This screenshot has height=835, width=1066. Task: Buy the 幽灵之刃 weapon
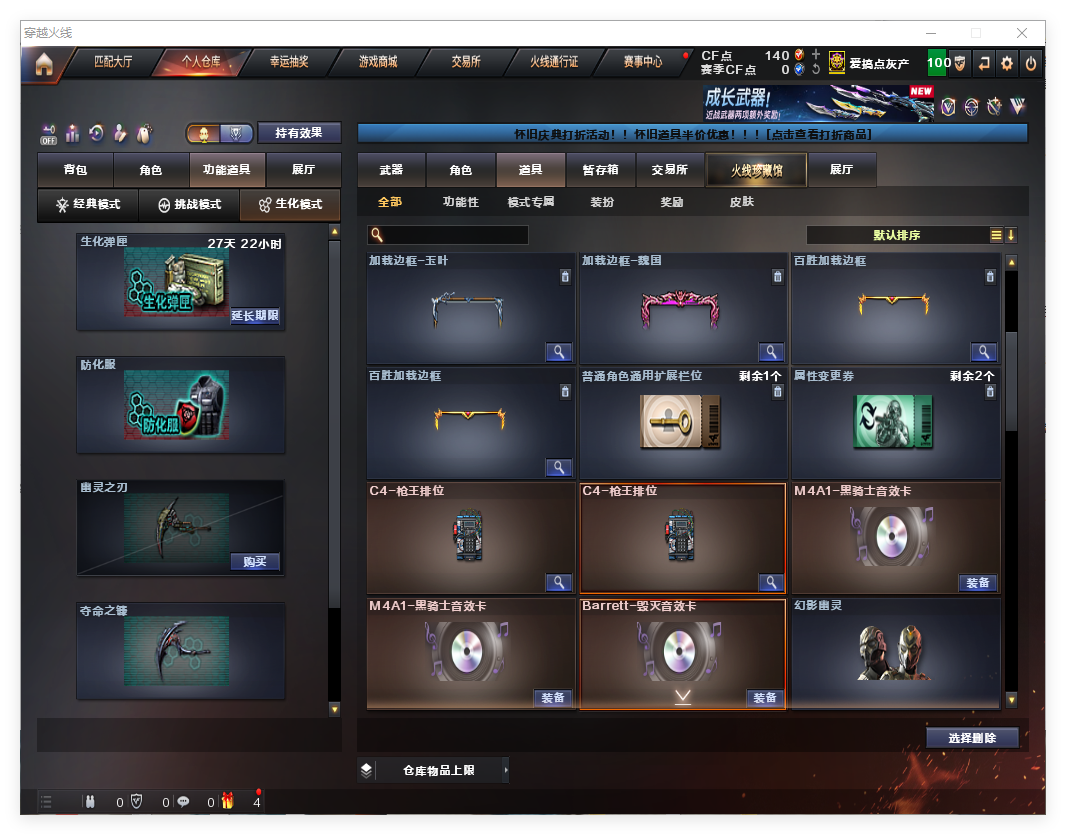click(x=255, y=561)
